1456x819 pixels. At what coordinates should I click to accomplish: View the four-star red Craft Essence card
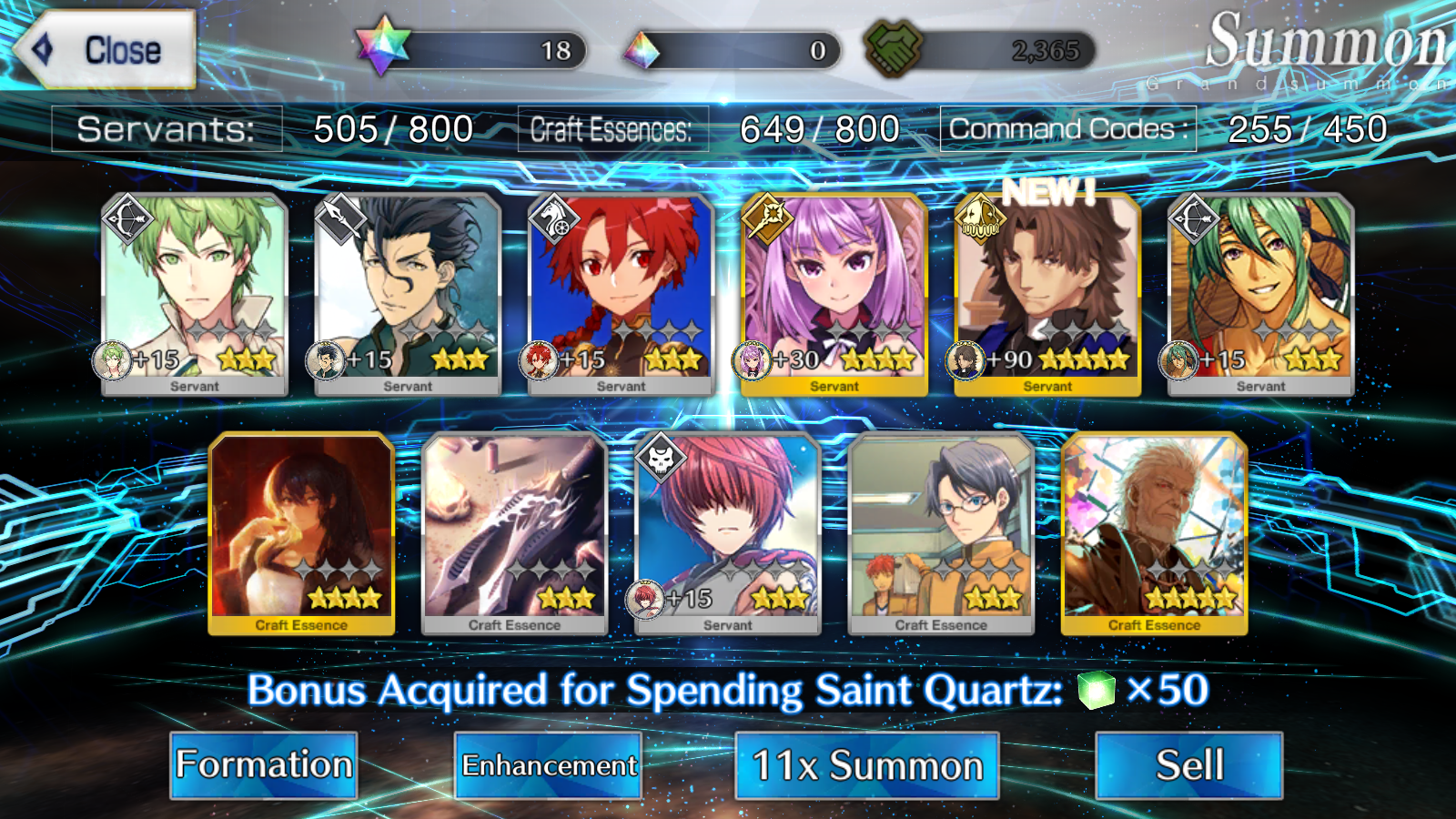[x=301, y=532]
